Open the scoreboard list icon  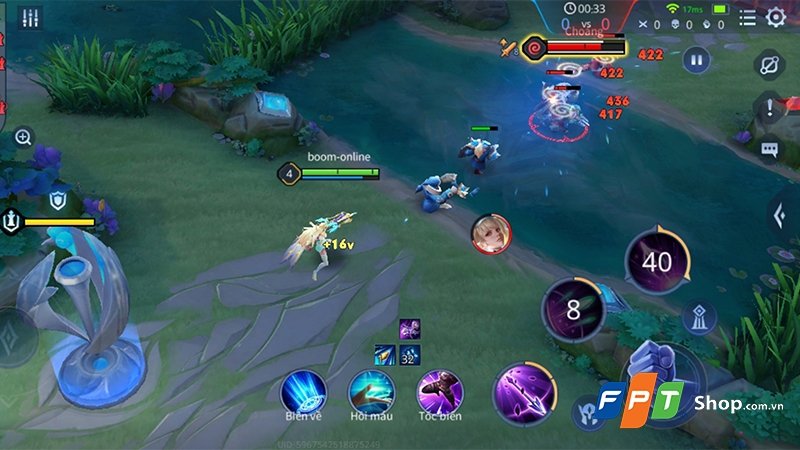pos(747,17)
